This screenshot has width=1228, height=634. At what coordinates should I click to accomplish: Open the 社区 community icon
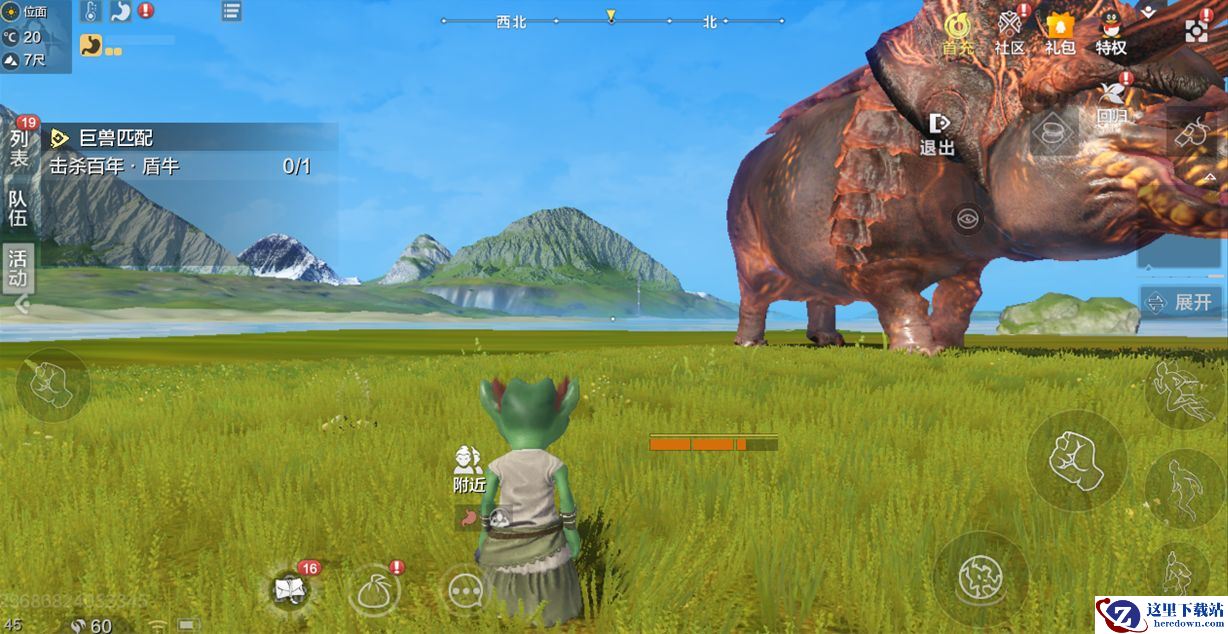coord(1011,33)
